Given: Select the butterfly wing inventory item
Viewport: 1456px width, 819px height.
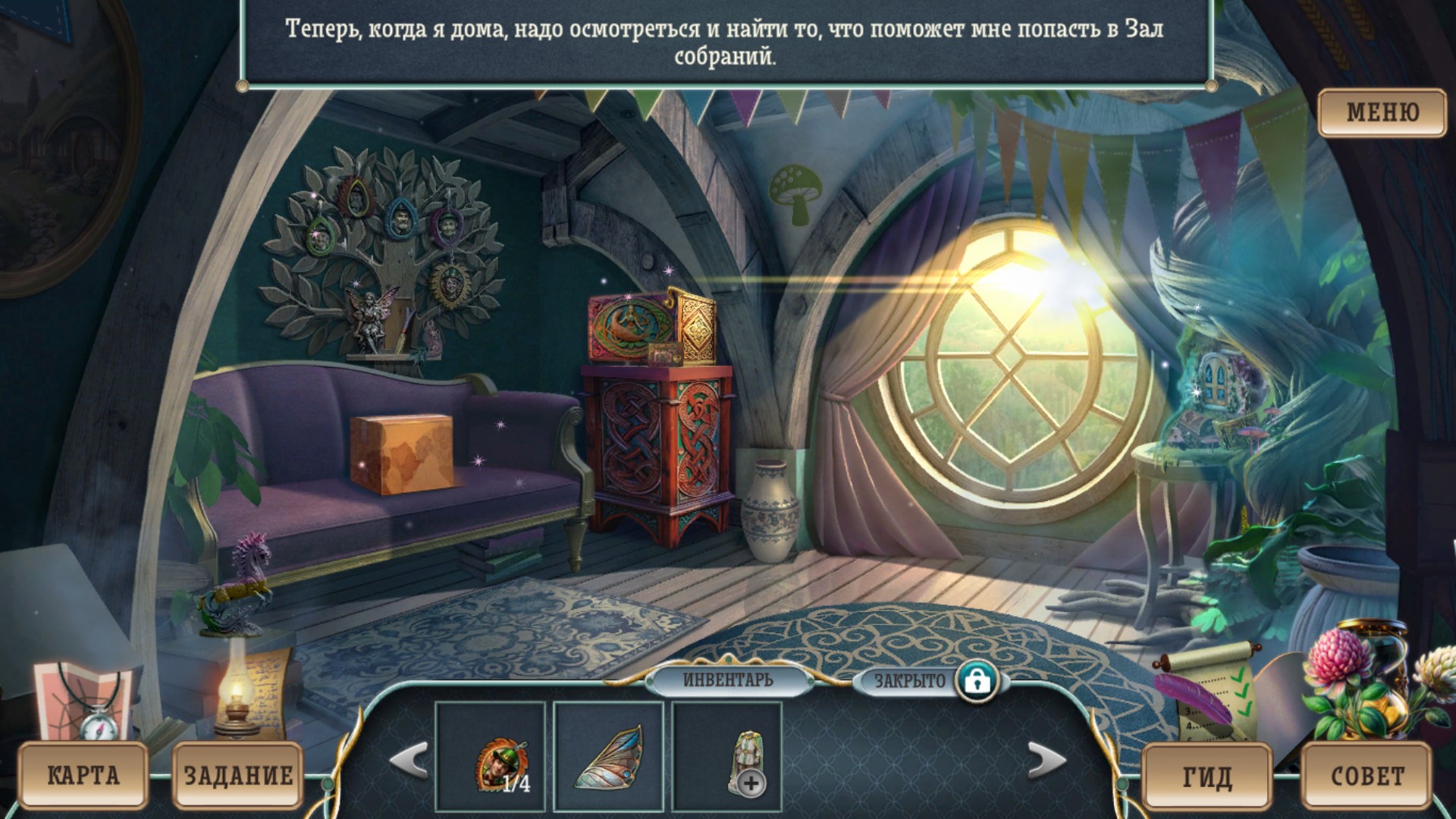Looking at the screenshot, I should (x=608, y=757).
